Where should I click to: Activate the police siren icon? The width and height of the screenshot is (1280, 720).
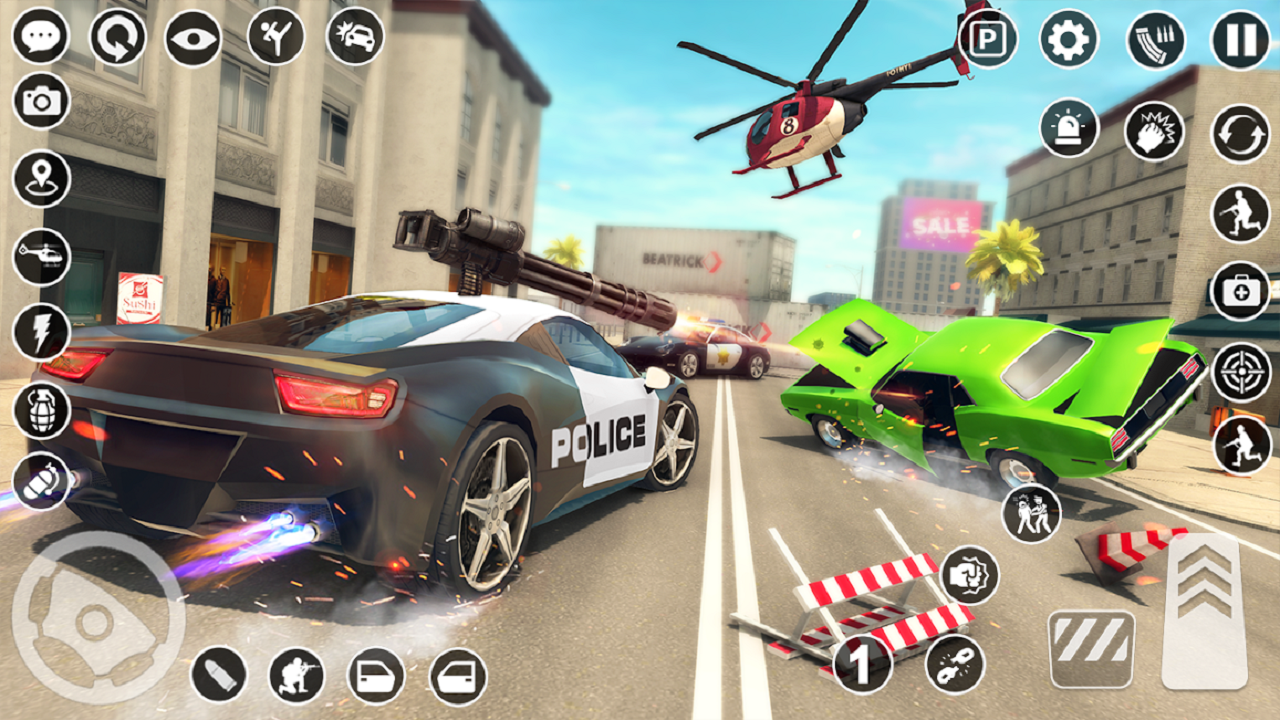pos(1068,128)
